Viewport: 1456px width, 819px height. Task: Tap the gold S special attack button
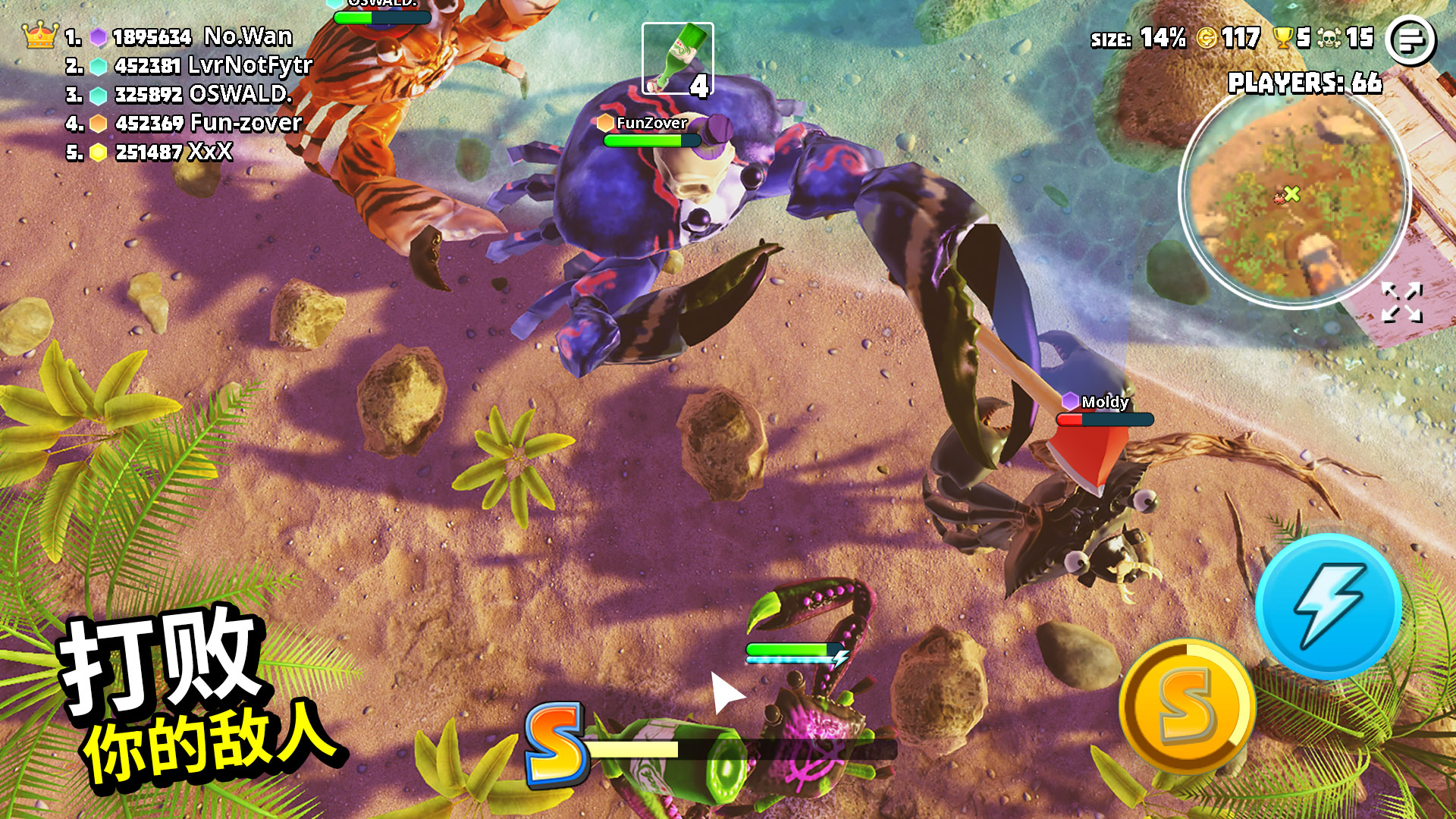pyautogui.click(x=1187, y=706)
